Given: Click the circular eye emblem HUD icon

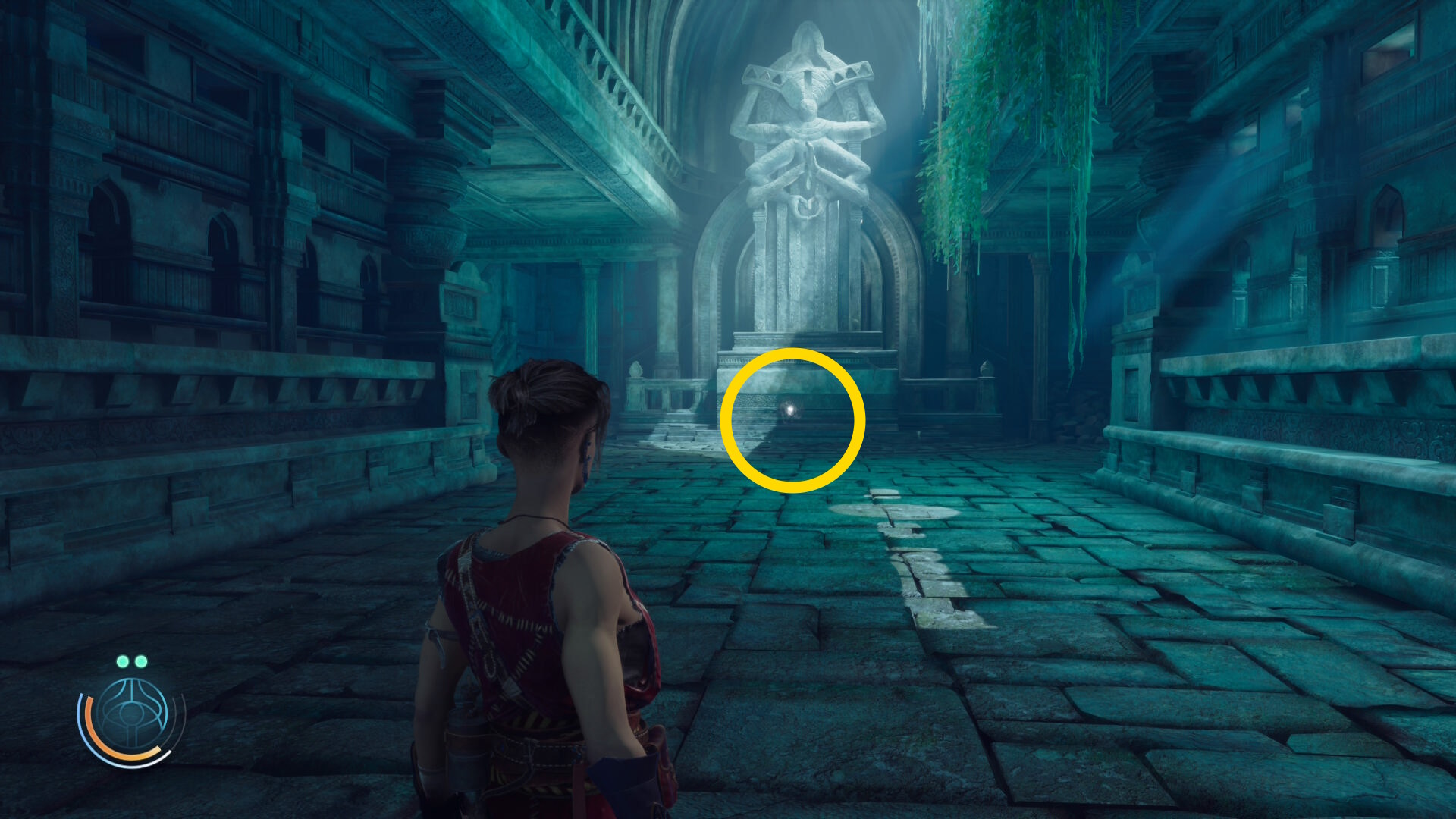Looking at the screenshot, I should click(x=132, y=714).
